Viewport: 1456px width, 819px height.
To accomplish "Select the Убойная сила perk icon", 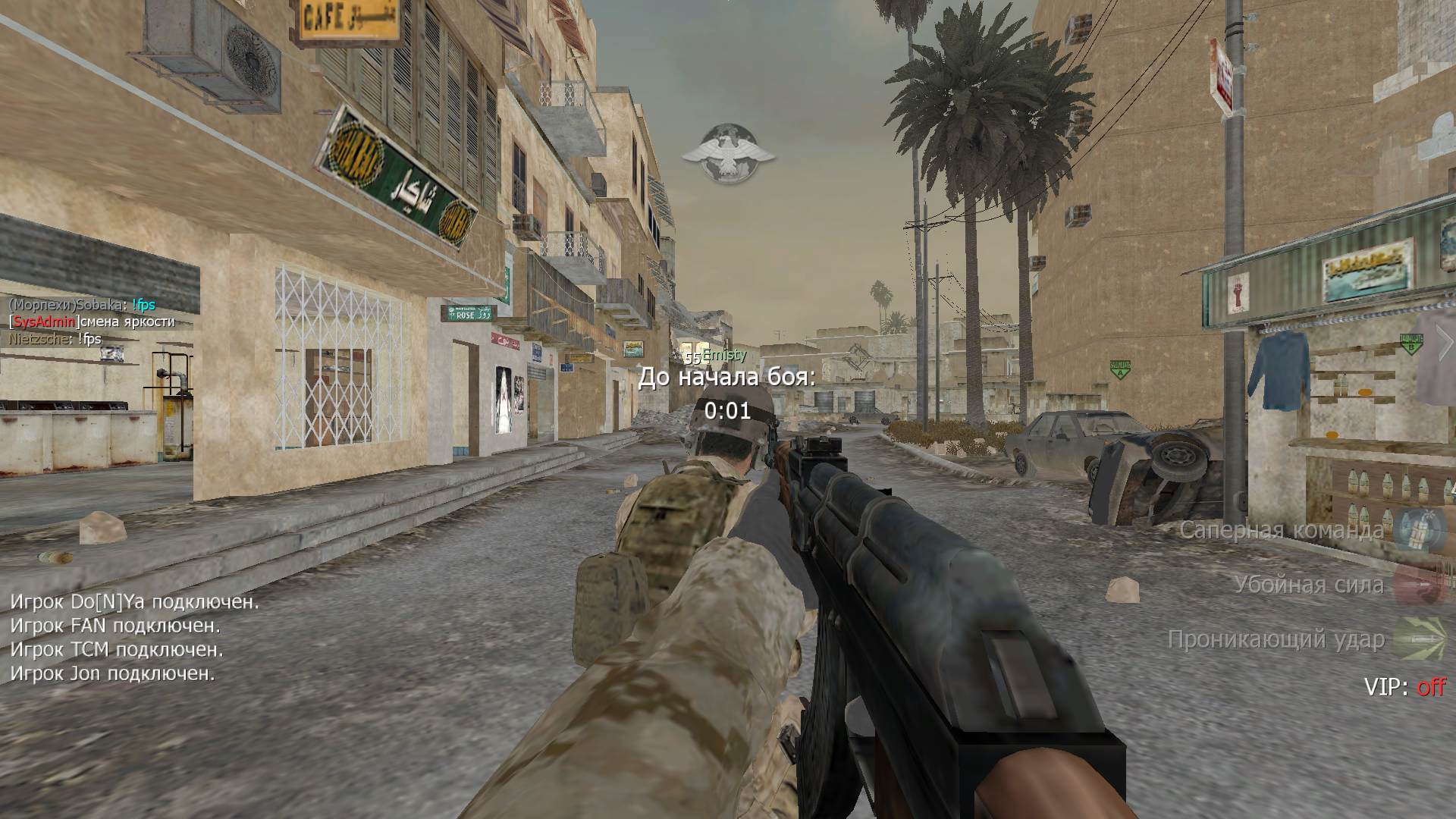I will point(1415,585).
